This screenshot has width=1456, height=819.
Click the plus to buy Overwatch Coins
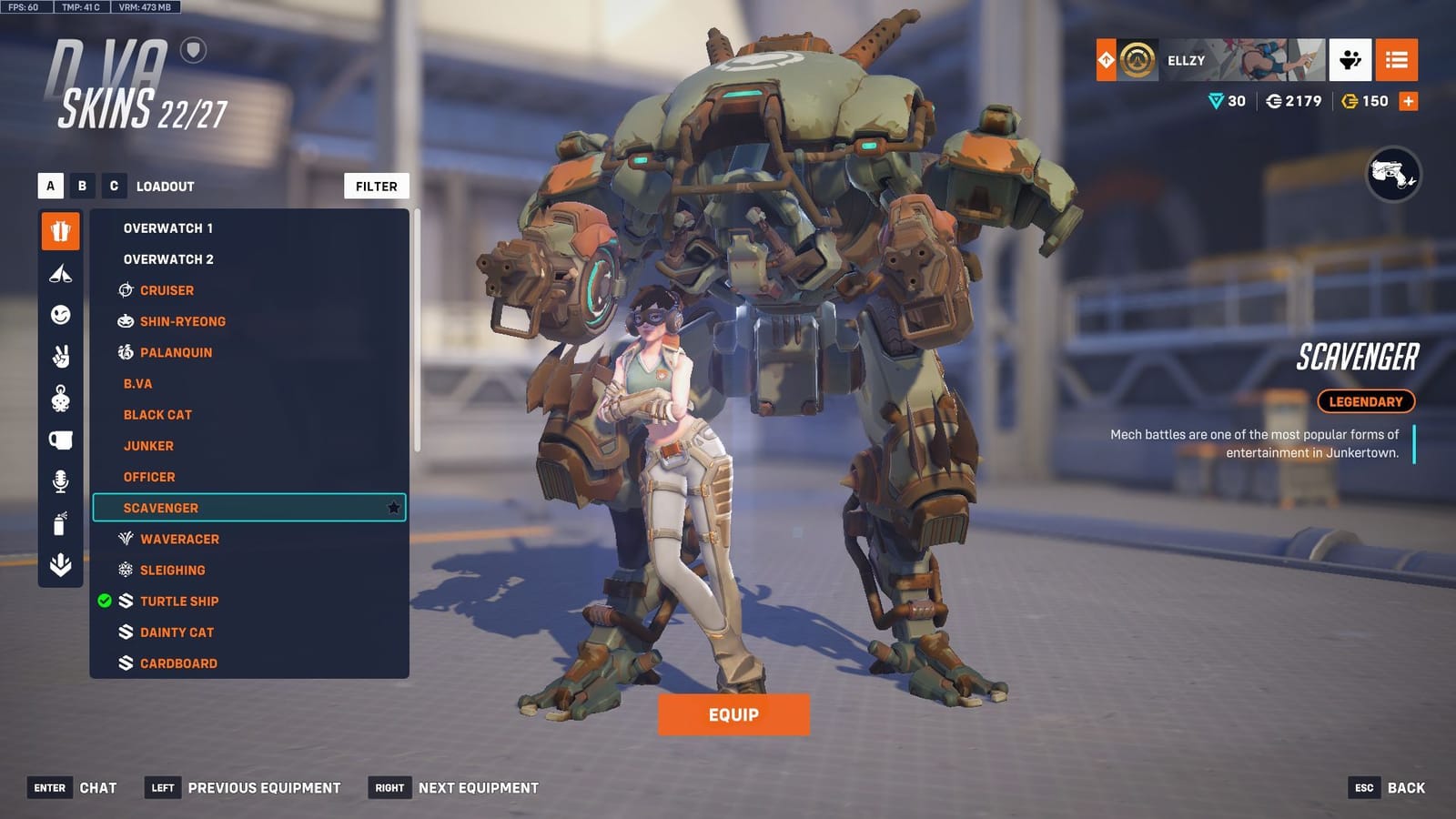click(1408, 101)
